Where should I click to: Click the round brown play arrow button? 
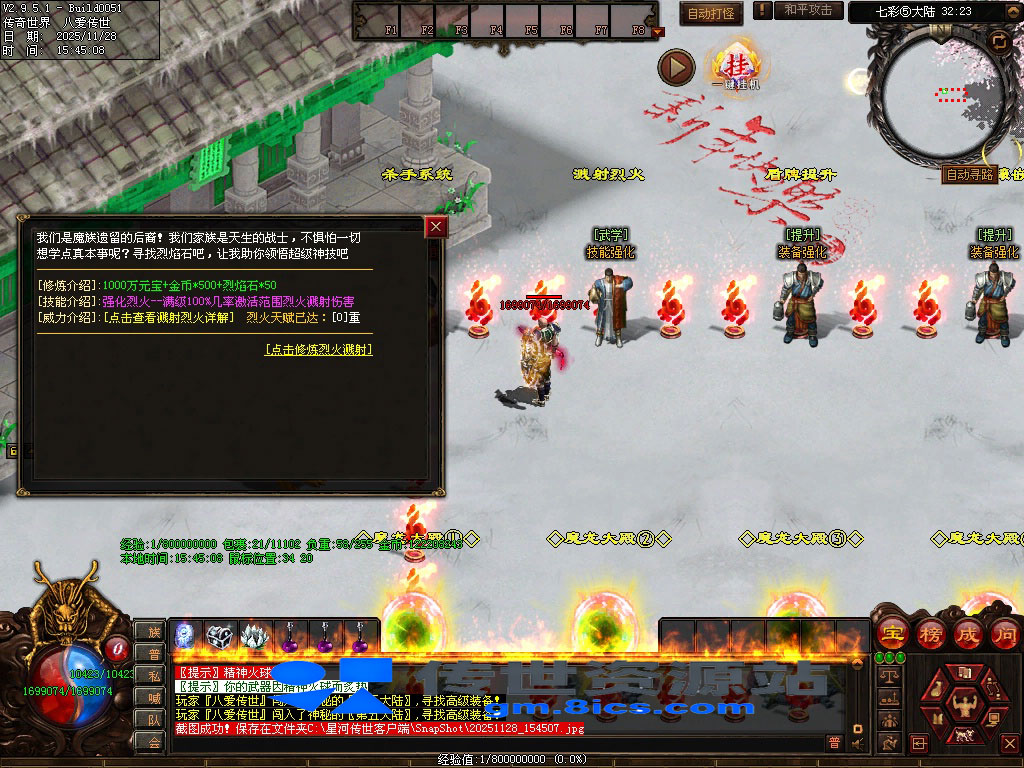pos(676,67)
